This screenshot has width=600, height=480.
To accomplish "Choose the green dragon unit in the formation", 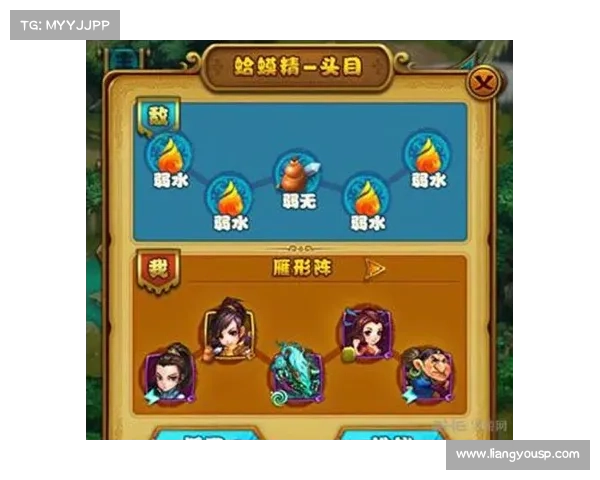I will pyautogui.click(x=294, y=373).
